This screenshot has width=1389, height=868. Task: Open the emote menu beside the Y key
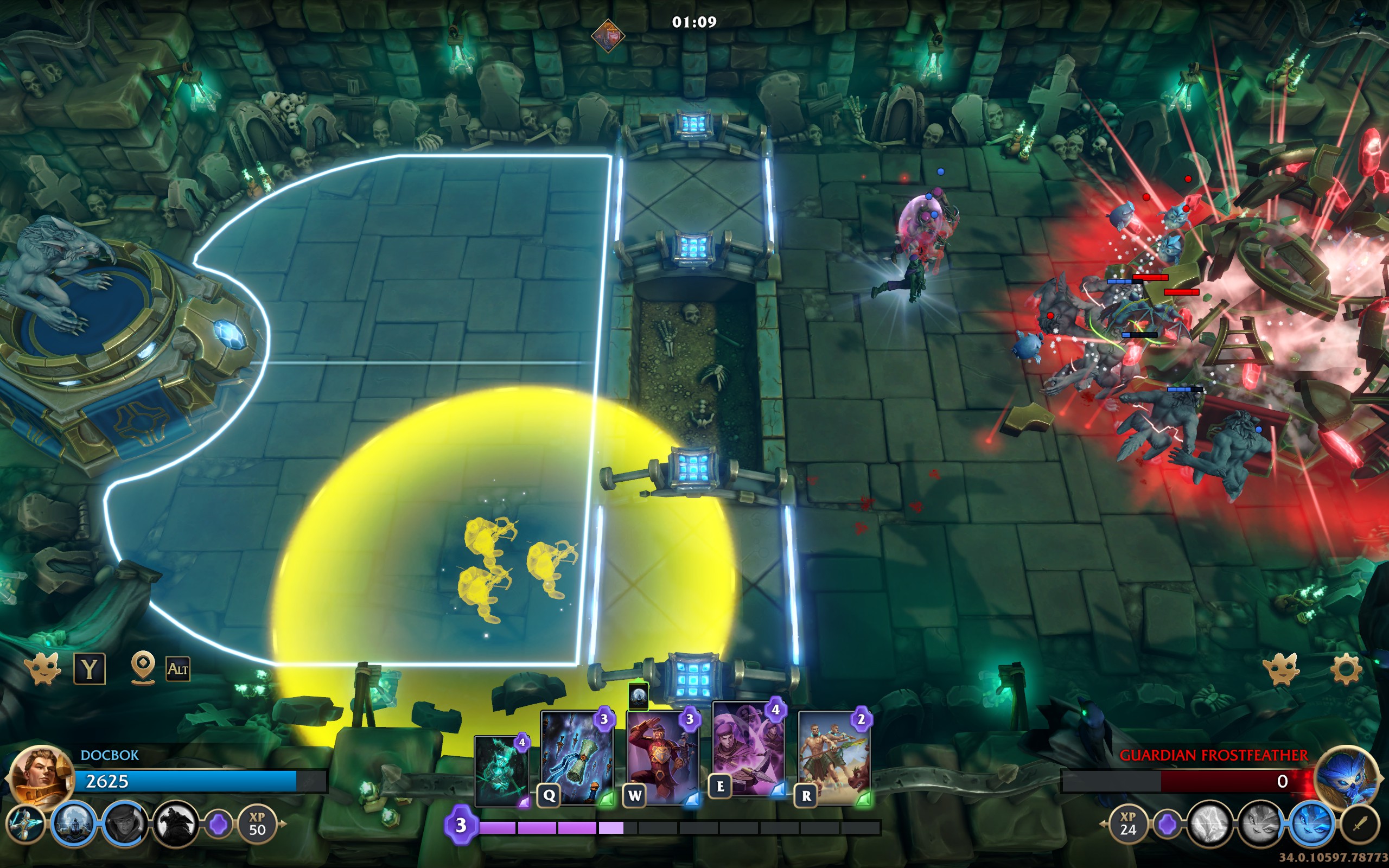coord(42,669)
